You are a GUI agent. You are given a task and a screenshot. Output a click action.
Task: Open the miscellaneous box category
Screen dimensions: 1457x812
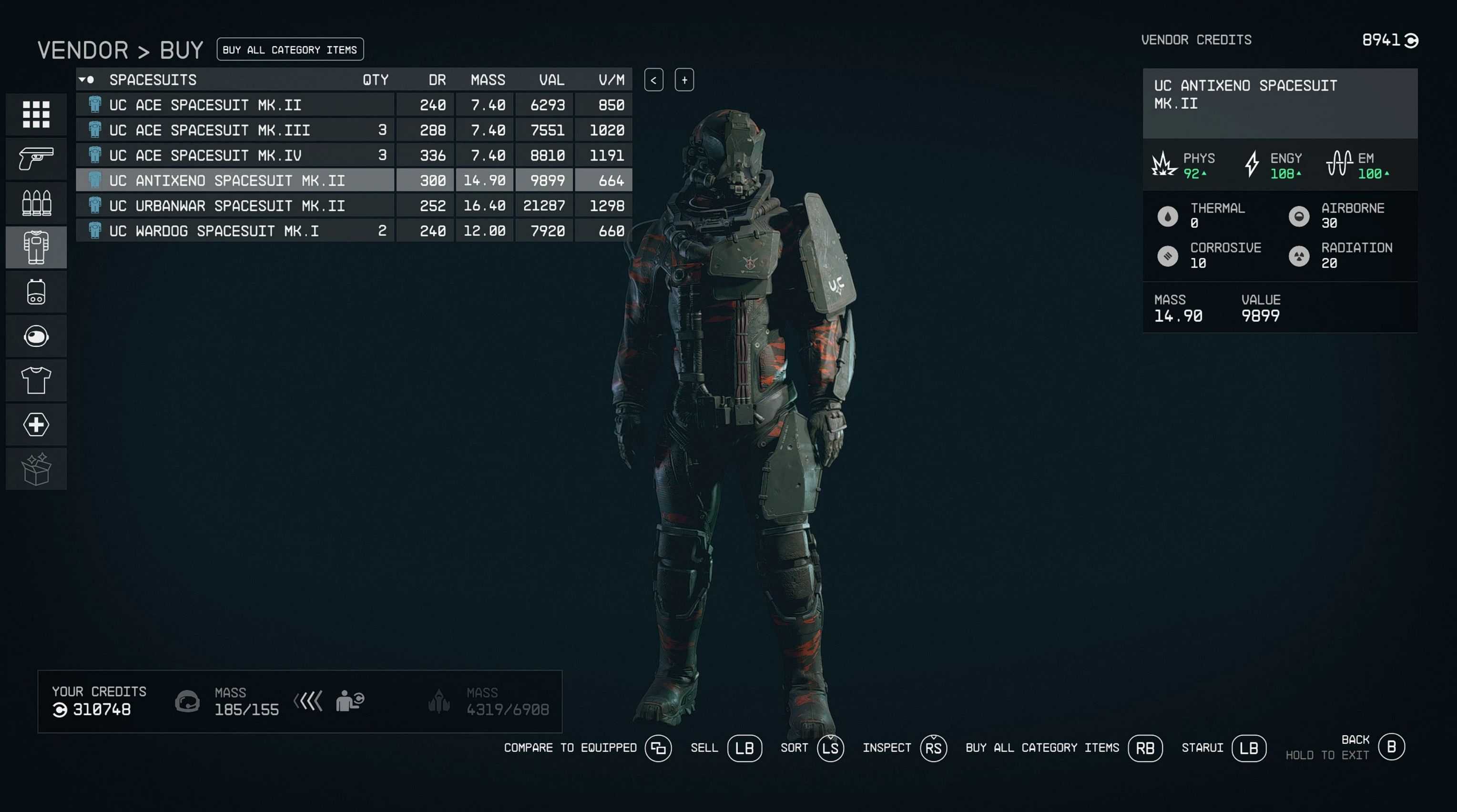pos(36,469)
